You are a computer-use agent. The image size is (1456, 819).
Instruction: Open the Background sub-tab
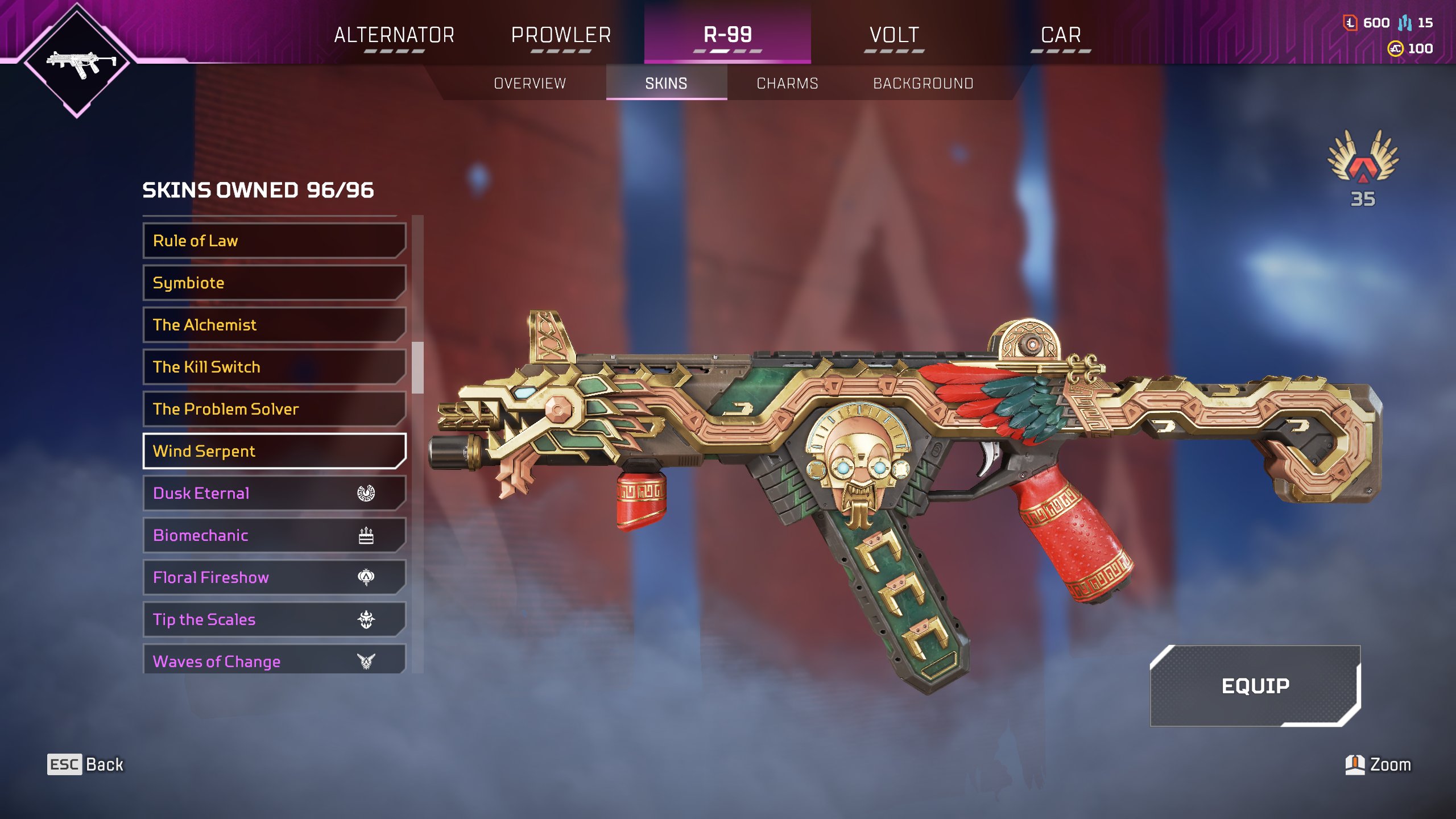923,84
